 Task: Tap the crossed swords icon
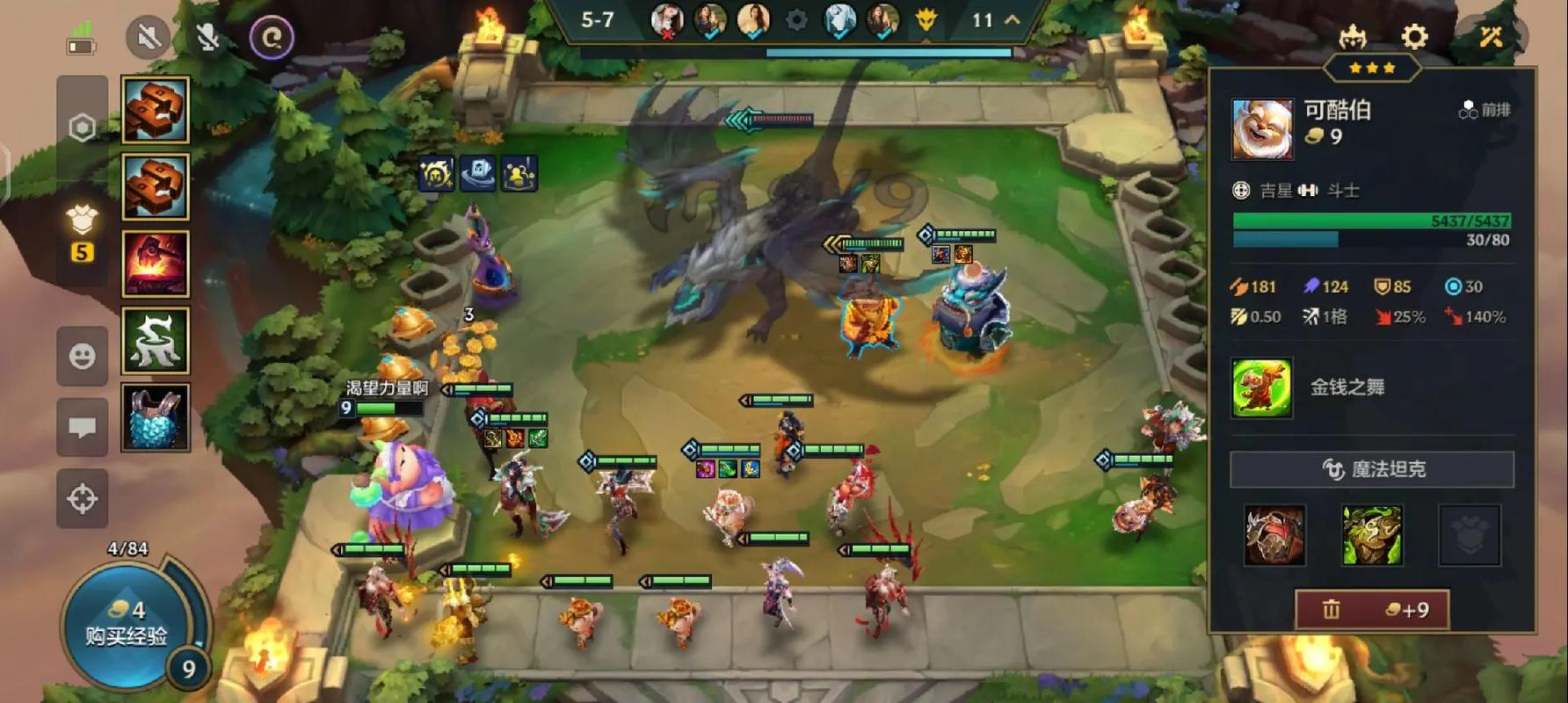[x=1491, y=37]
